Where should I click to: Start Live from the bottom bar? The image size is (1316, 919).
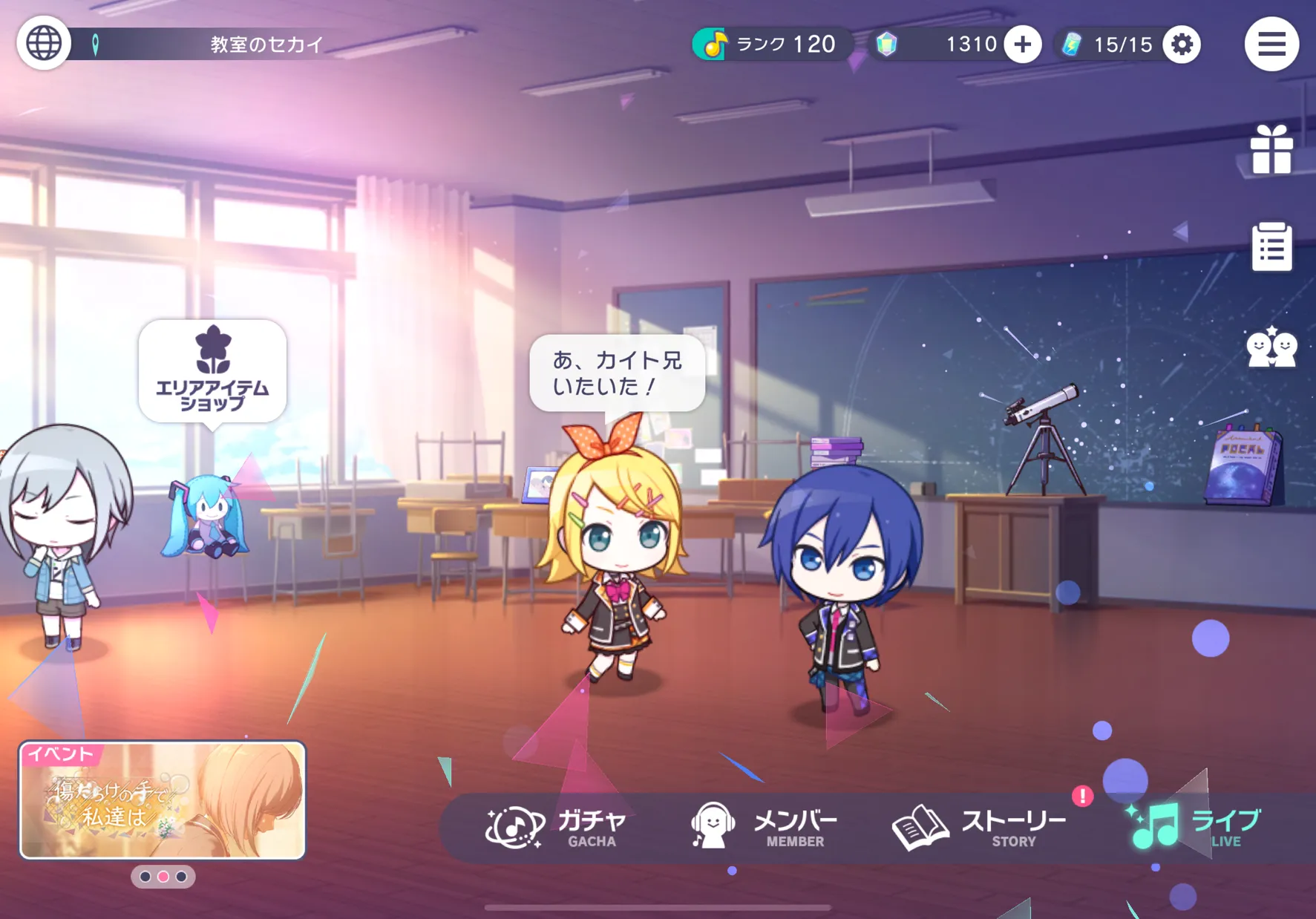(x=1195, y=827)
